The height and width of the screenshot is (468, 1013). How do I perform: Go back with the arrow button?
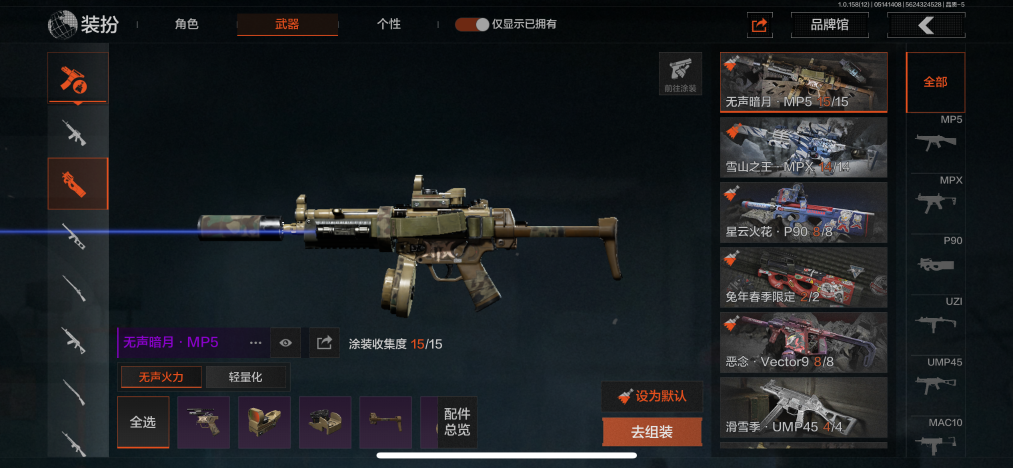[x=926, y=25]
